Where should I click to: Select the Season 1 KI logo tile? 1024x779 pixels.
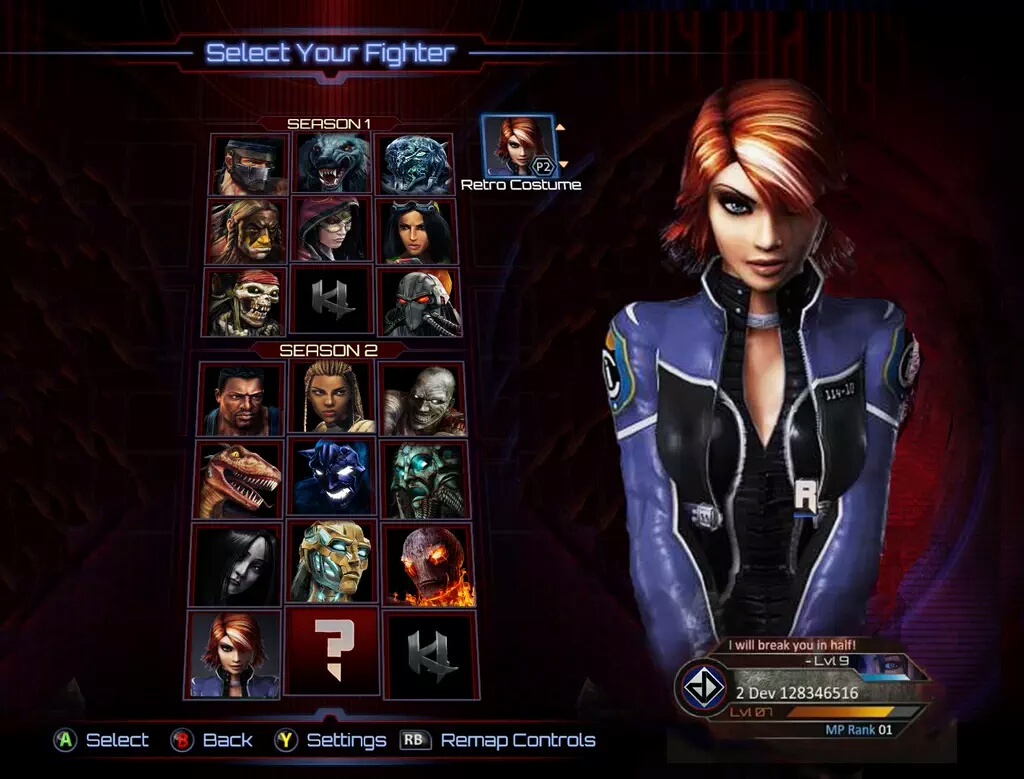(332, 301)
